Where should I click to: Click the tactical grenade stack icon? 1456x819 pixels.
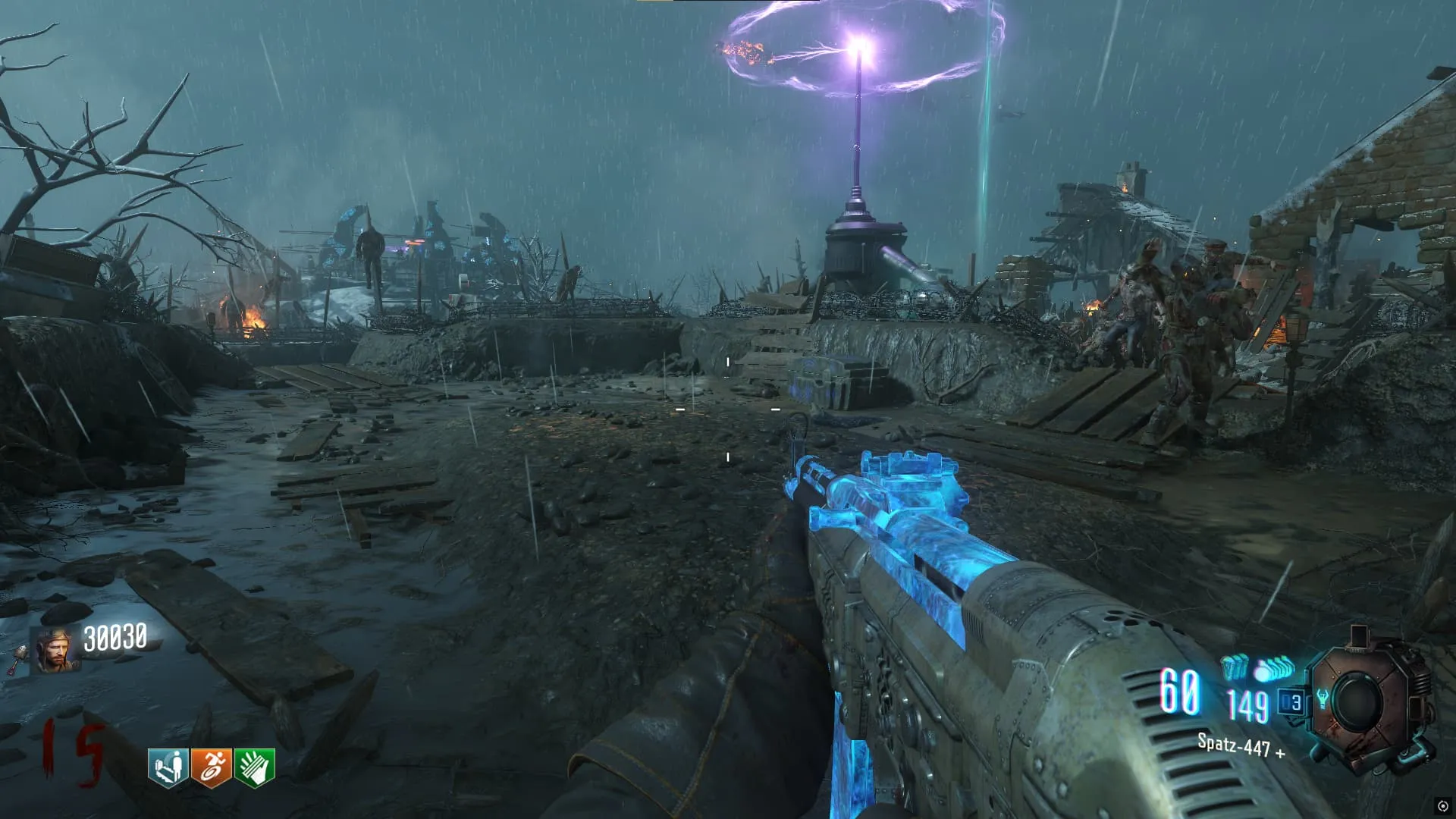click(1234, 667)
